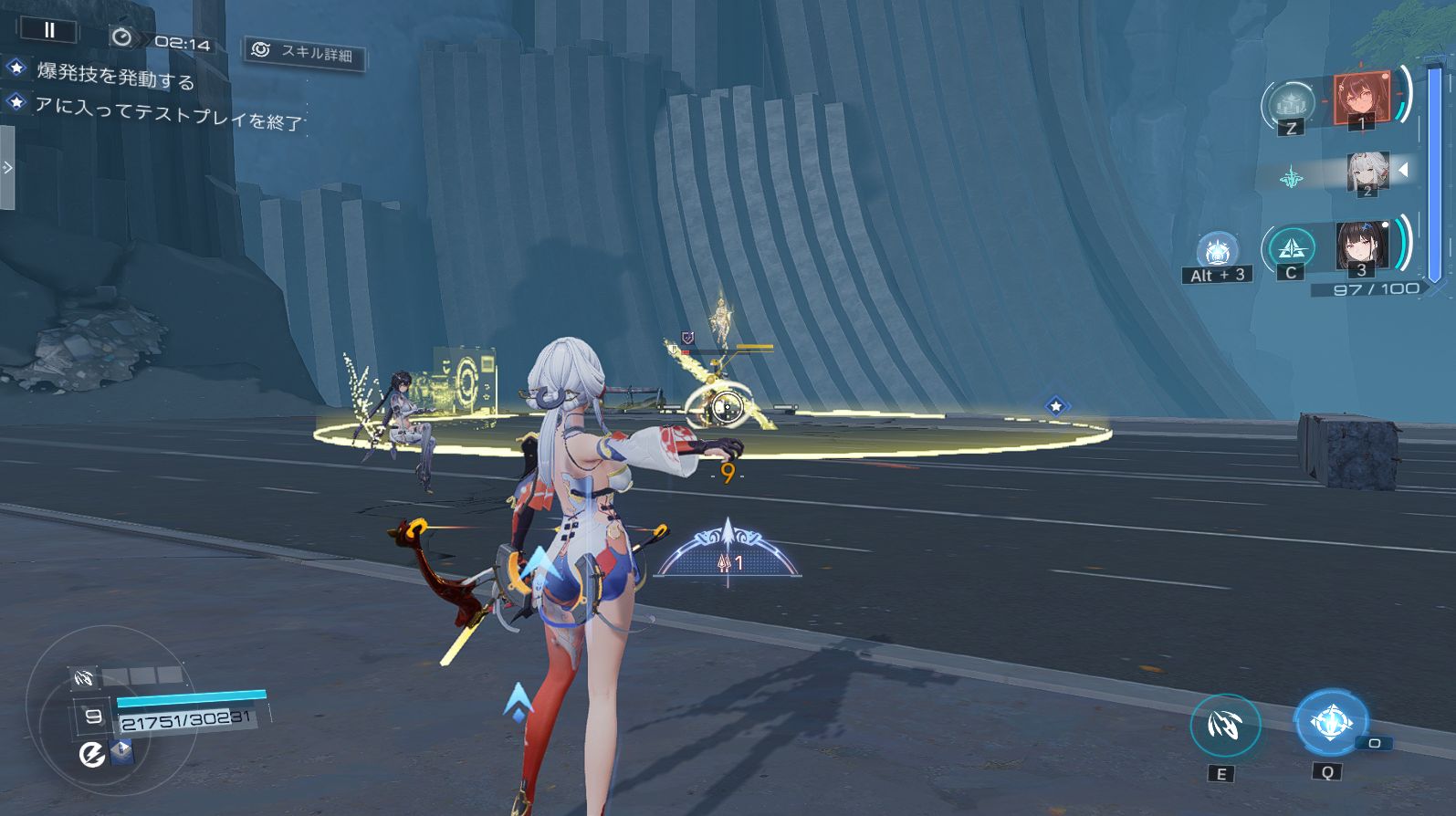Screen dimensions: 1456x816
Task: Select the white-haired character portrait
Action: [x=1367, y=173]
